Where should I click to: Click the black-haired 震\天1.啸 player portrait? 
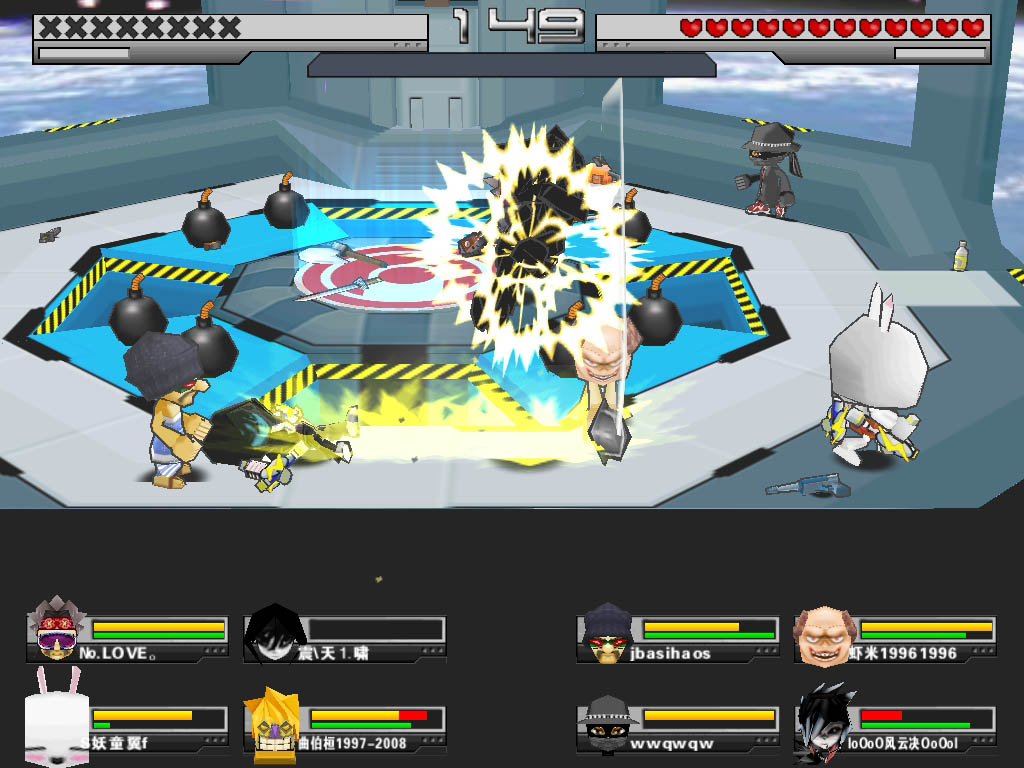(273, 633)
